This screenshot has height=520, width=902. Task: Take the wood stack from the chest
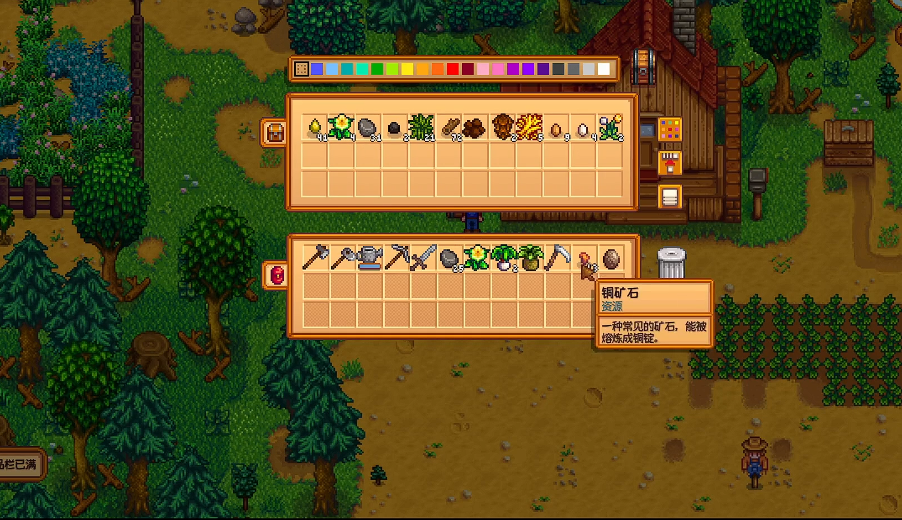tap(449, 127)
